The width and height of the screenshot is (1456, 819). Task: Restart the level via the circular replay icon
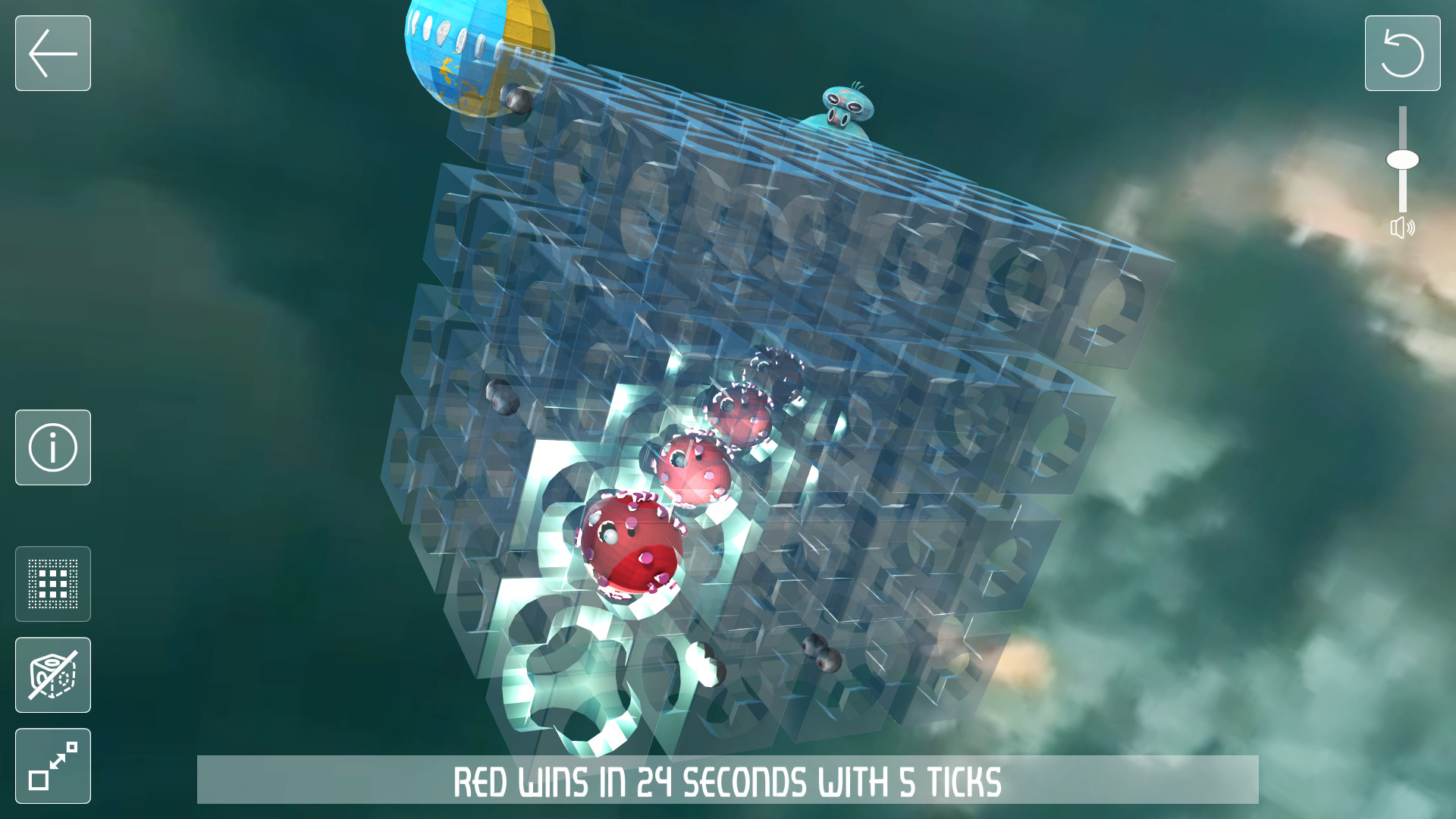click(x=1402, y=53)
